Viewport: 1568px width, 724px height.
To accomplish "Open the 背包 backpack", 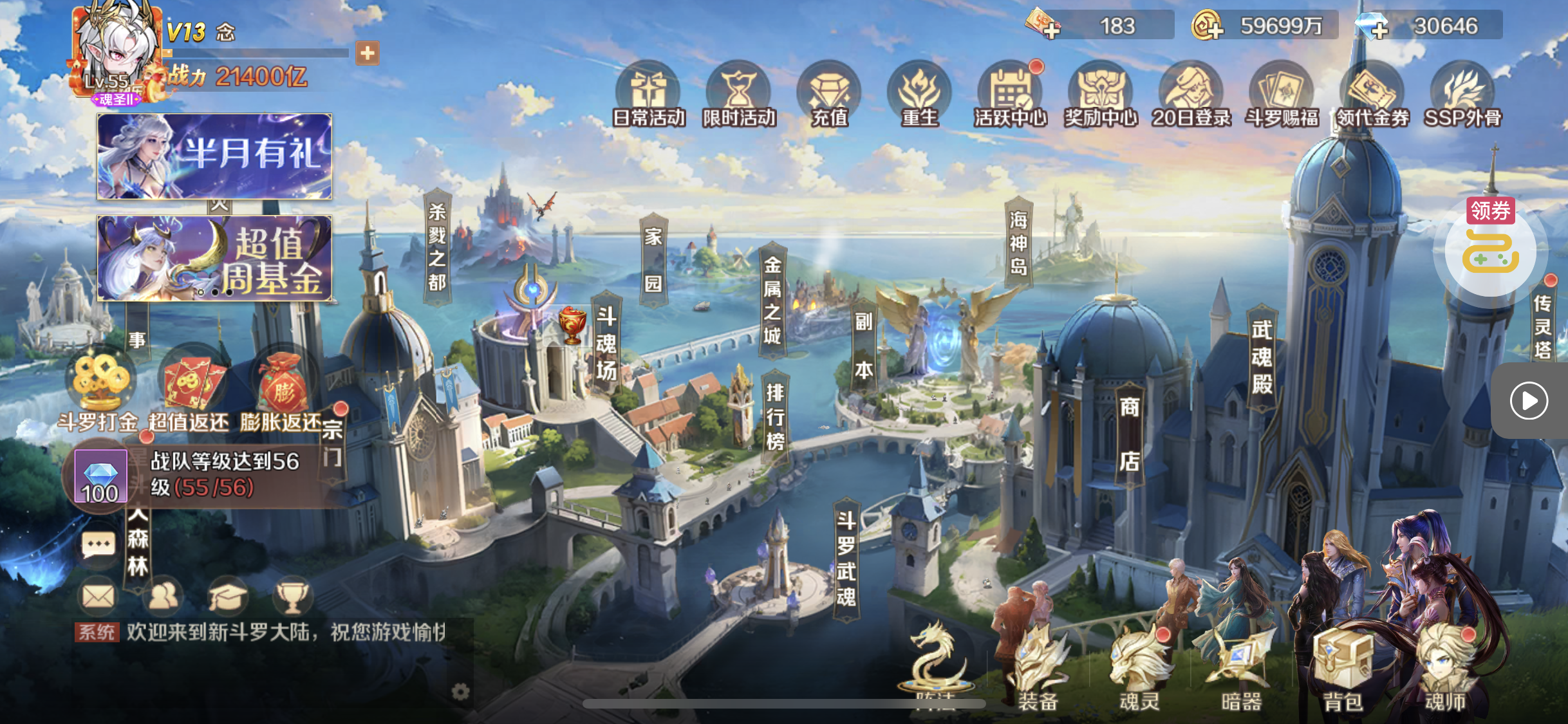I will [x=1343, y=669].
